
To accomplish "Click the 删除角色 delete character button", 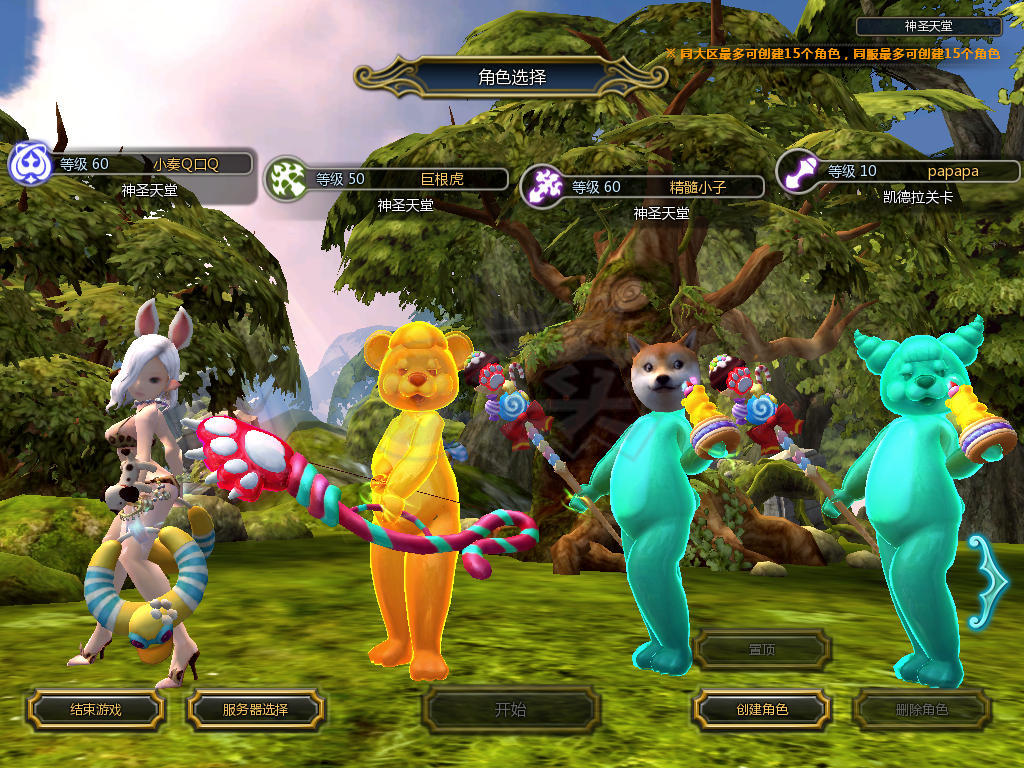I will [921, 710].
